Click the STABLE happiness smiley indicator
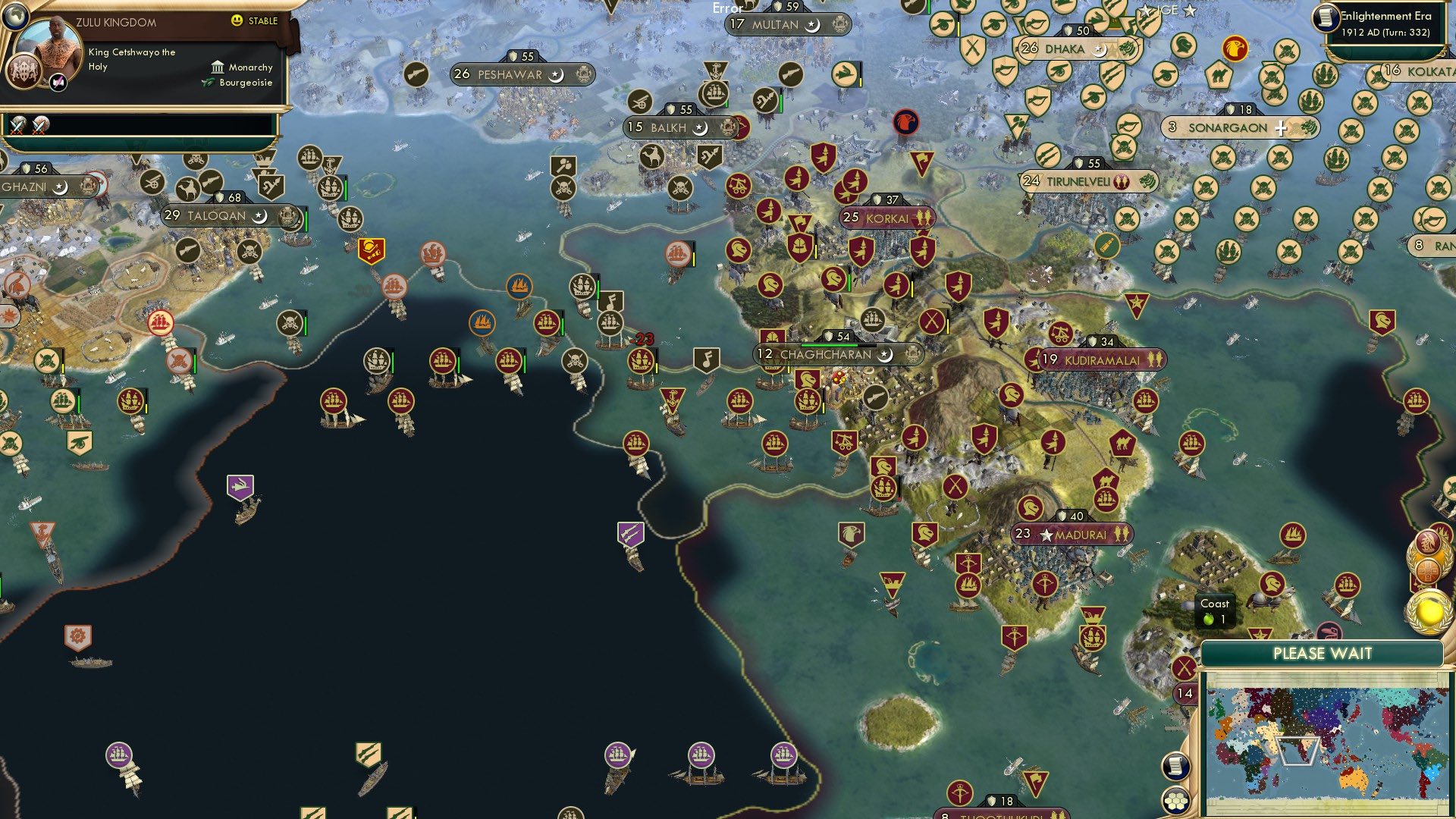 tap(238, 22)
